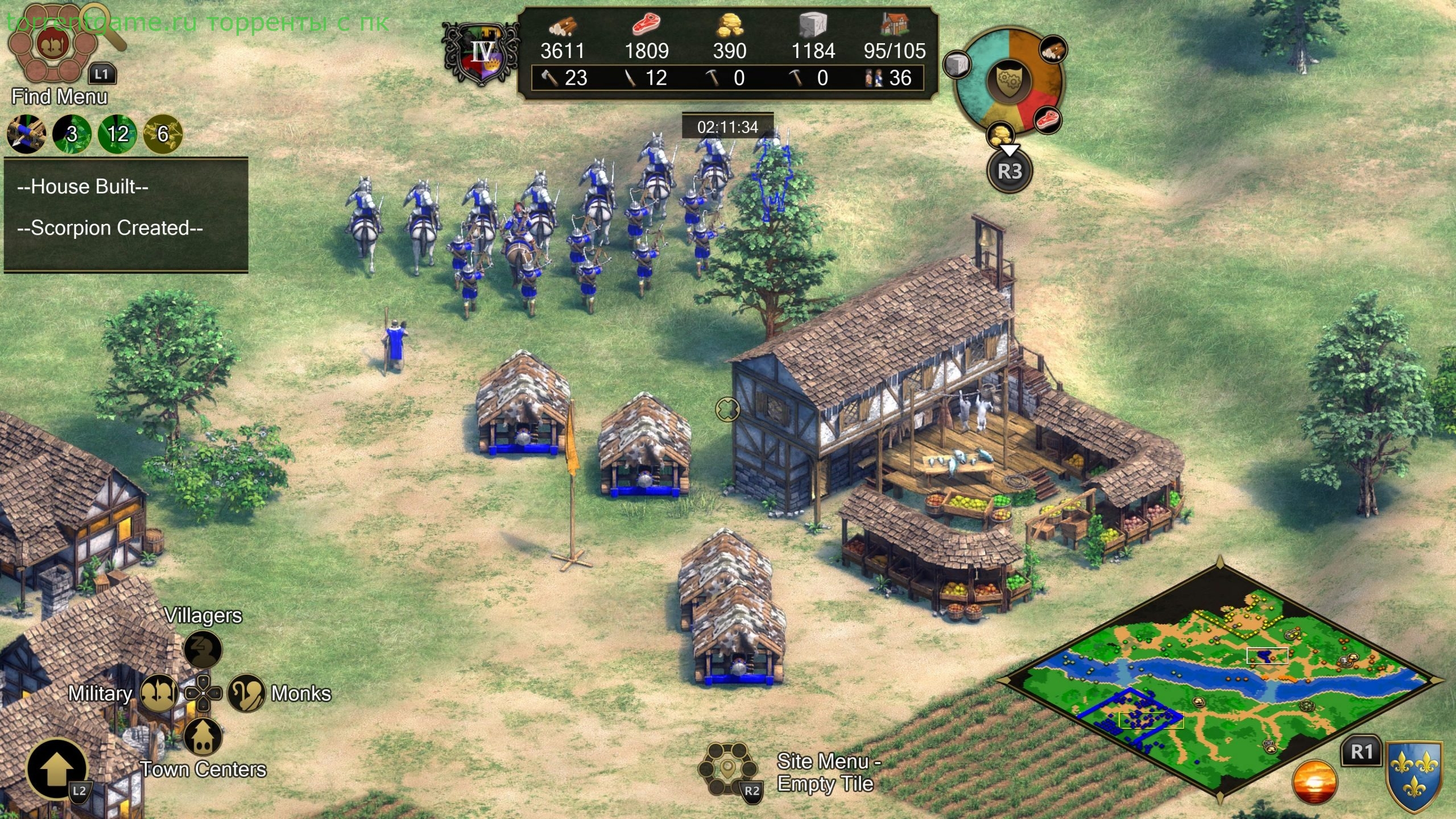The width and height of the screenshot is (1456, 819).
Task: Select the wood logs icon on wheel
Action: (x=1053, y=50)
